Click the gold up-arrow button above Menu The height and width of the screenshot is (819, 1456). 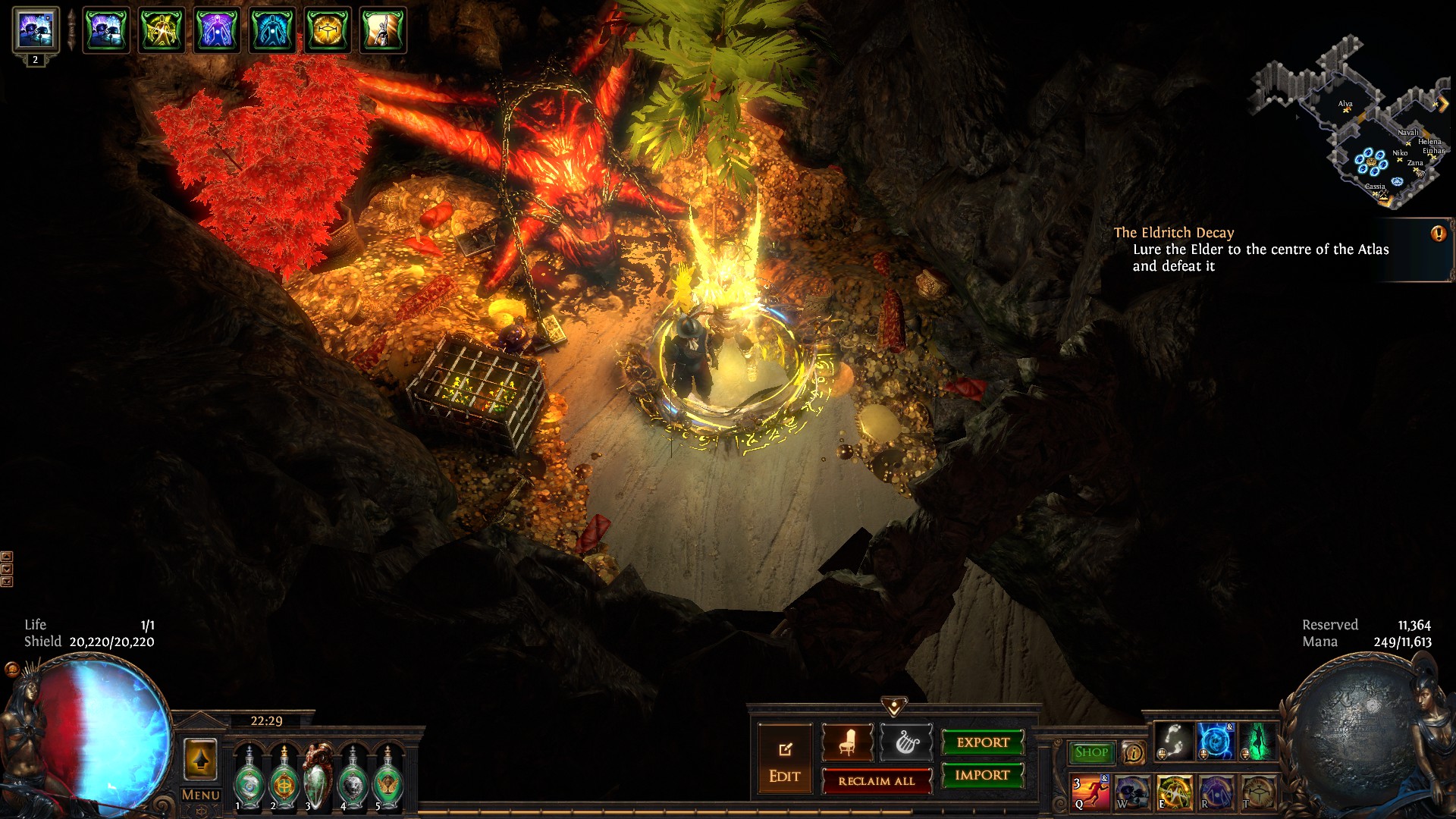pyautogui.click(x=200, y=760)
